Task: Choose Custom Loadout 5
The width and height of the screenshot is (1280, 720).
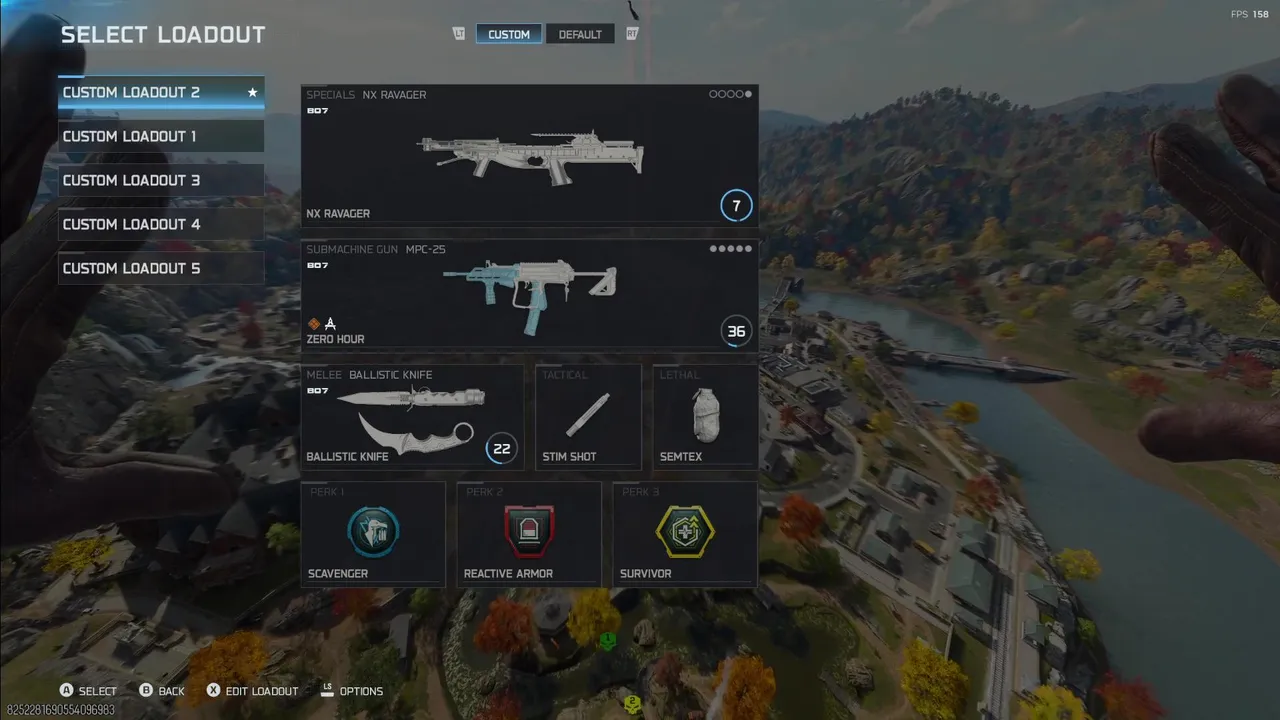Action: 160,268
